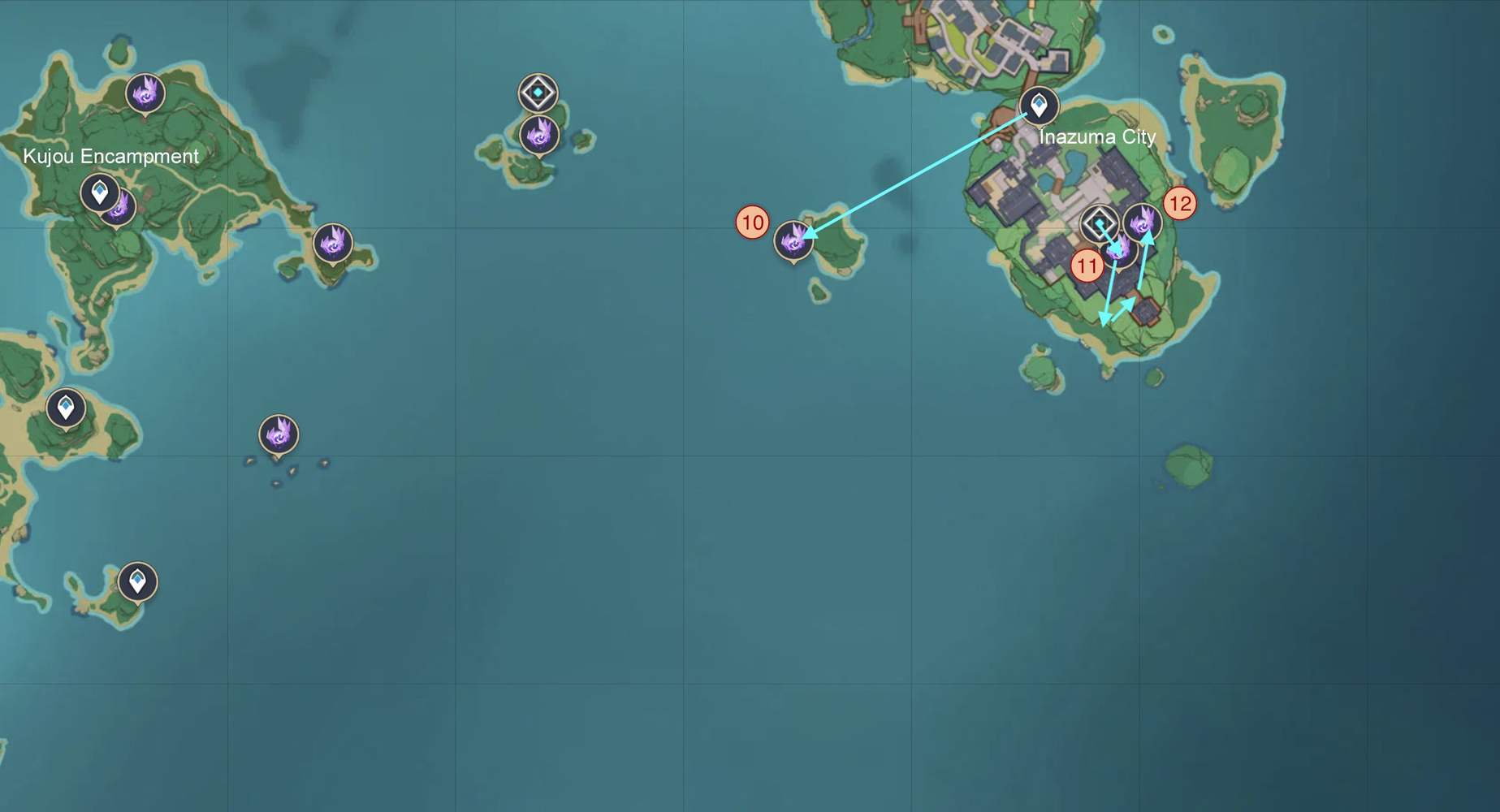Click Electroculus marker number 12 in Inazuma City

pos(1143,221)
